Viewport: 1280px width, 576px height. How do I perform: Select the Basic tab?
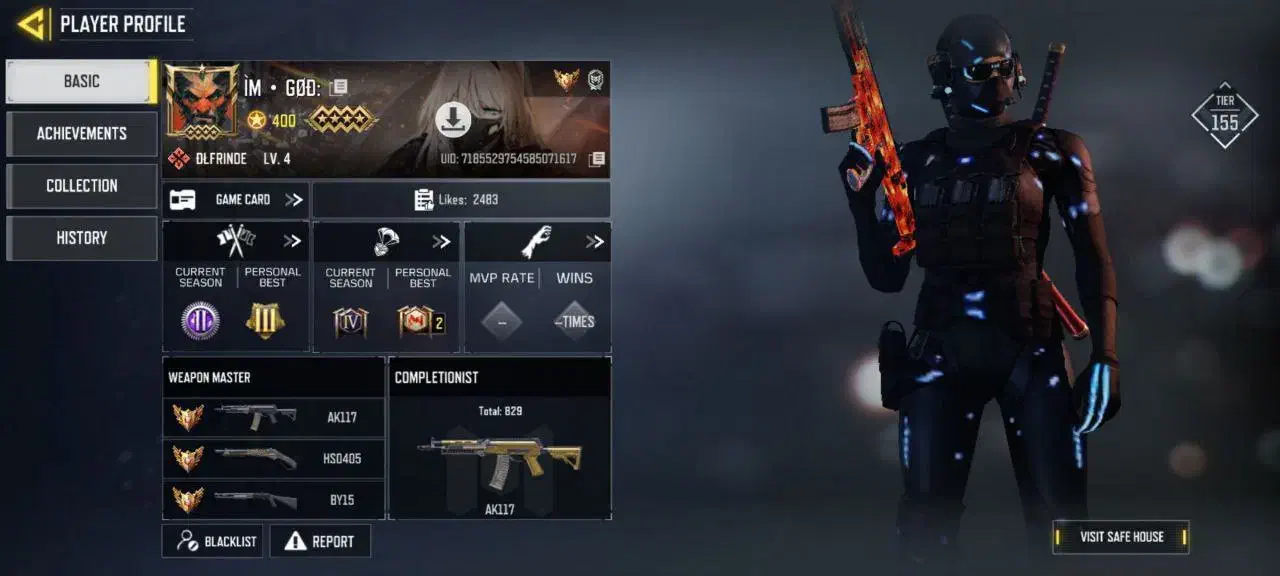82,82
